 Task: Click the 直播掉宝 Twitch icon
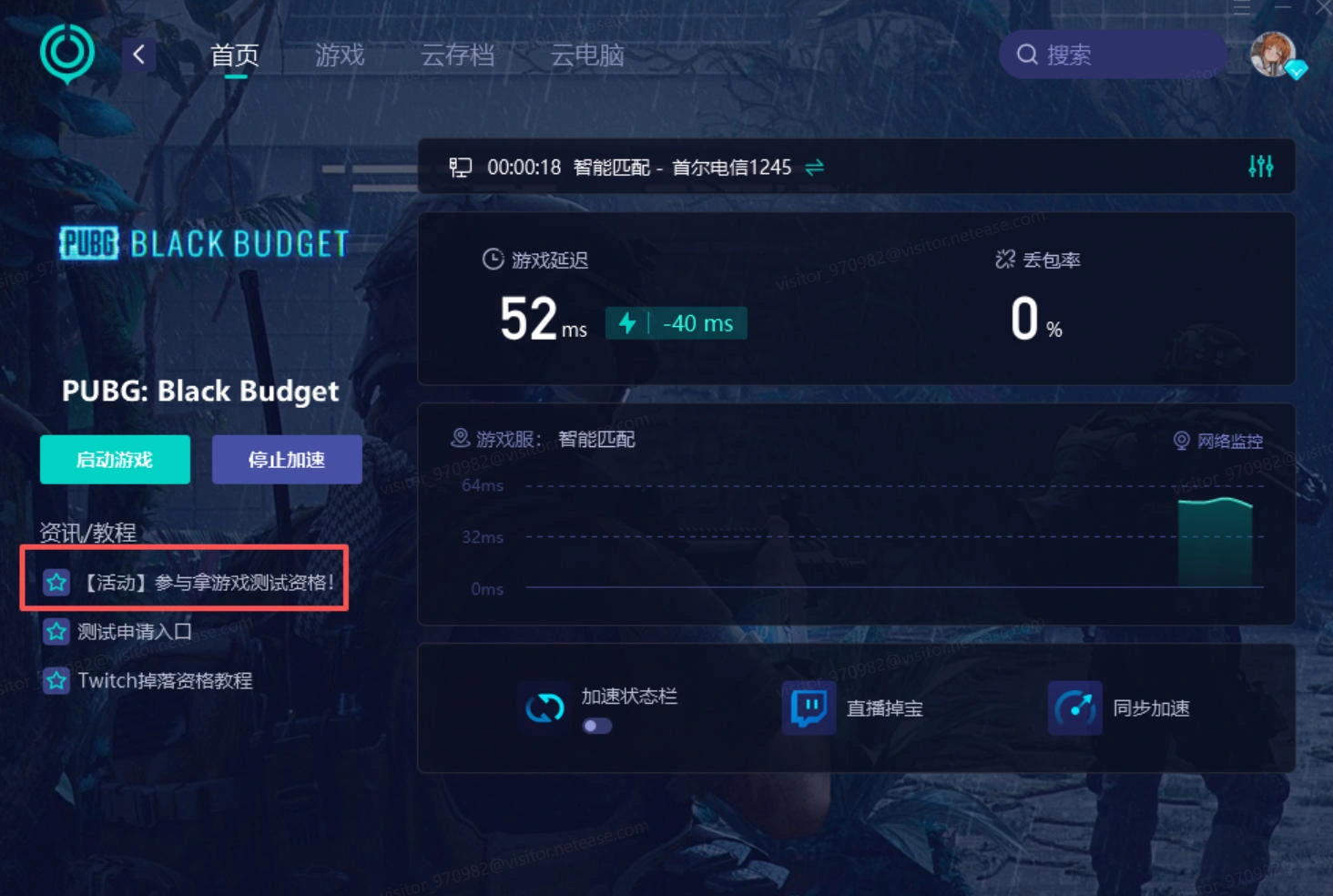809,708
